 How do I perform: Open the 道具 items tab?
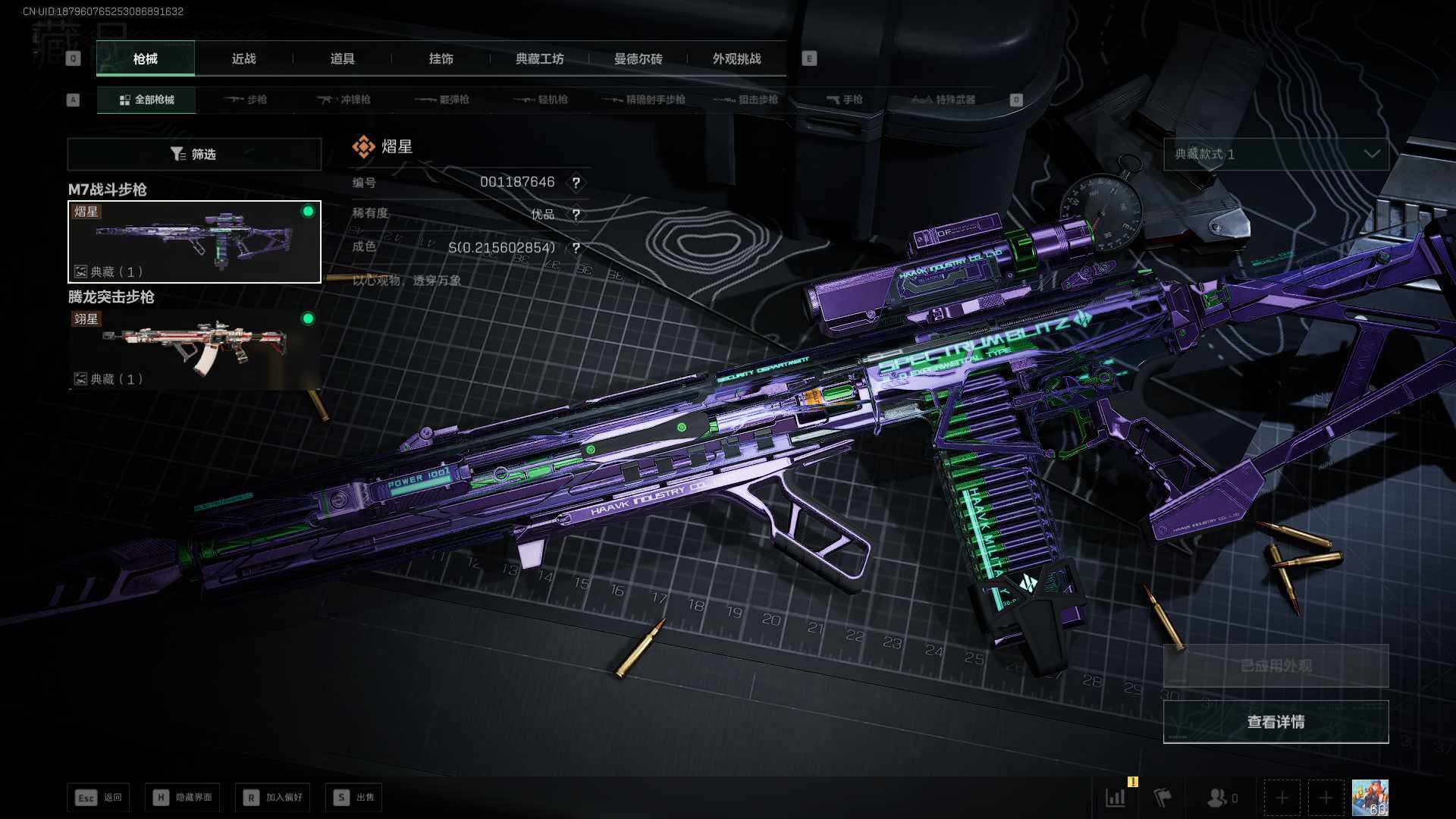point(342,58)
